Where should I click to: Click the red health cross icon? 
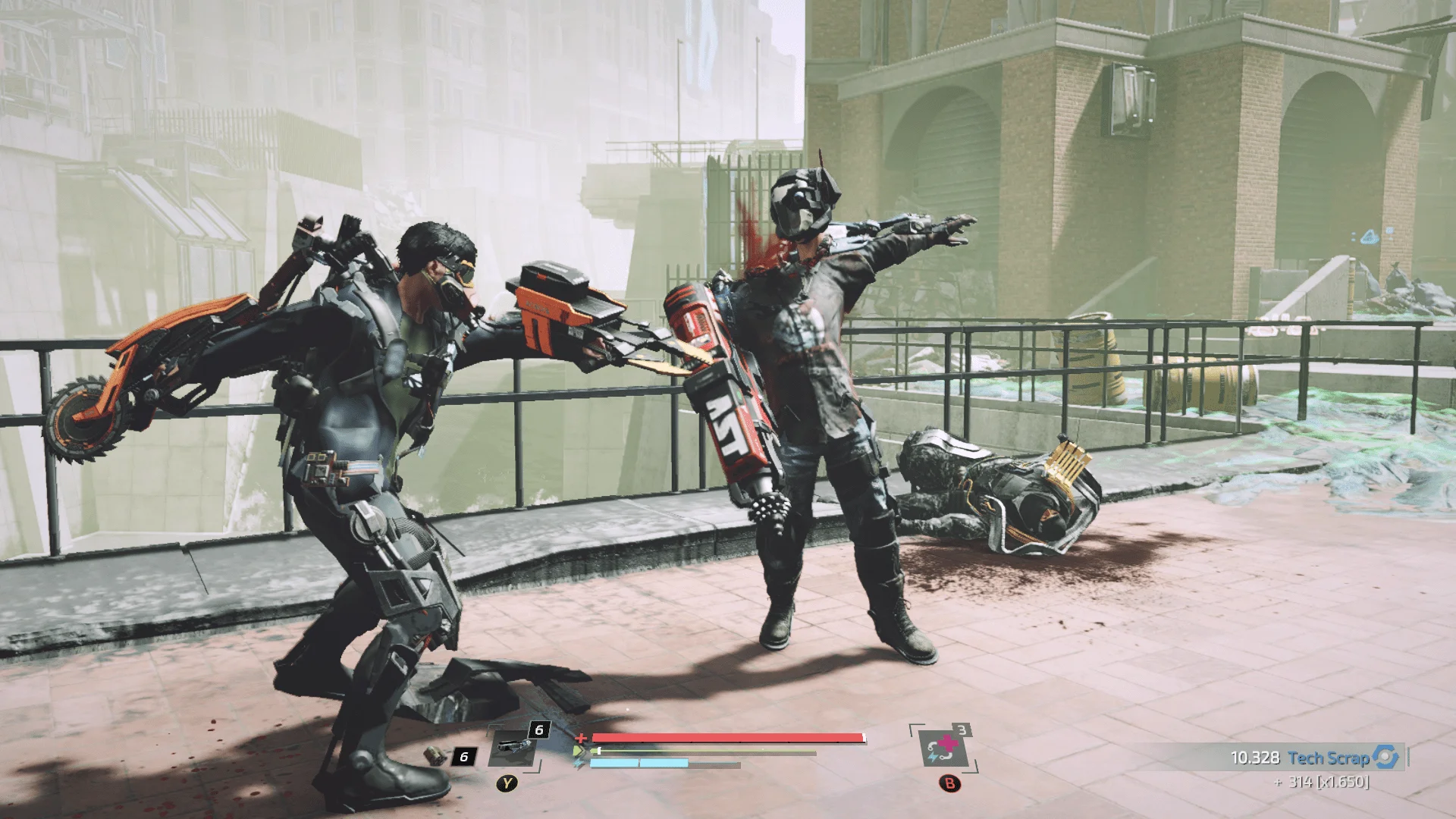(580, 739)
